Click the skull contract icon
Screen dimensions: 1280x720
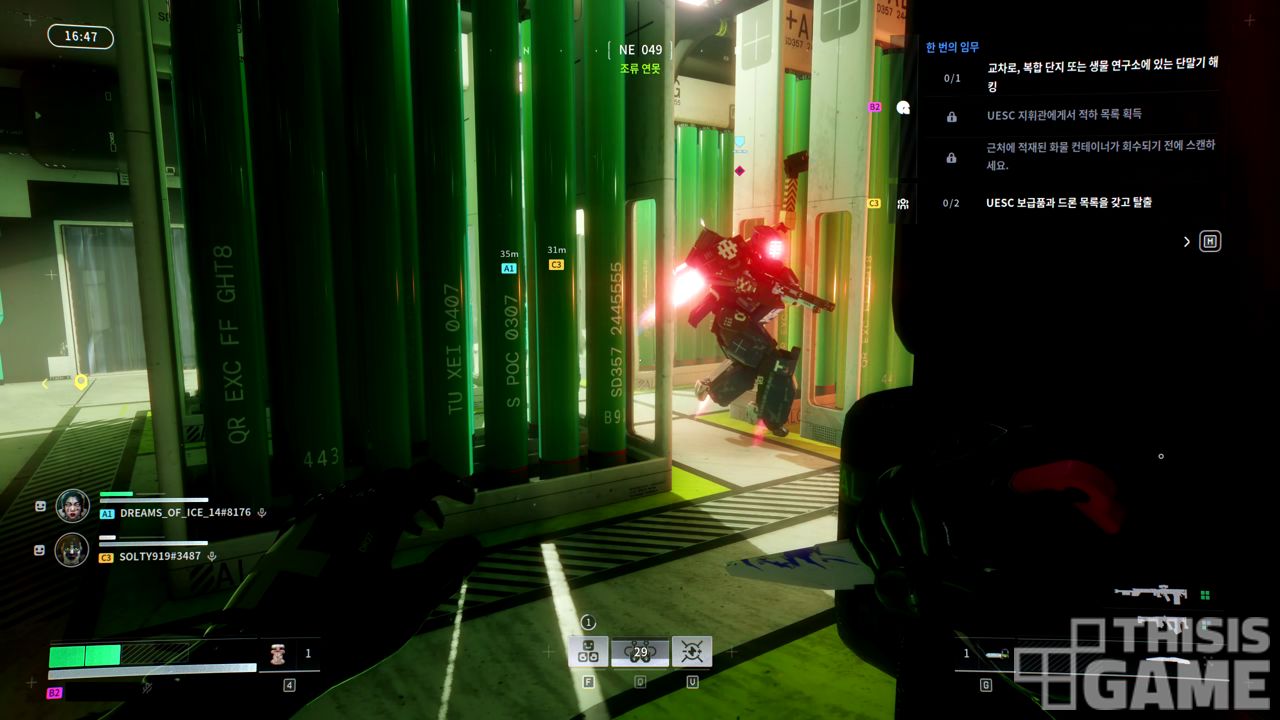904,108
